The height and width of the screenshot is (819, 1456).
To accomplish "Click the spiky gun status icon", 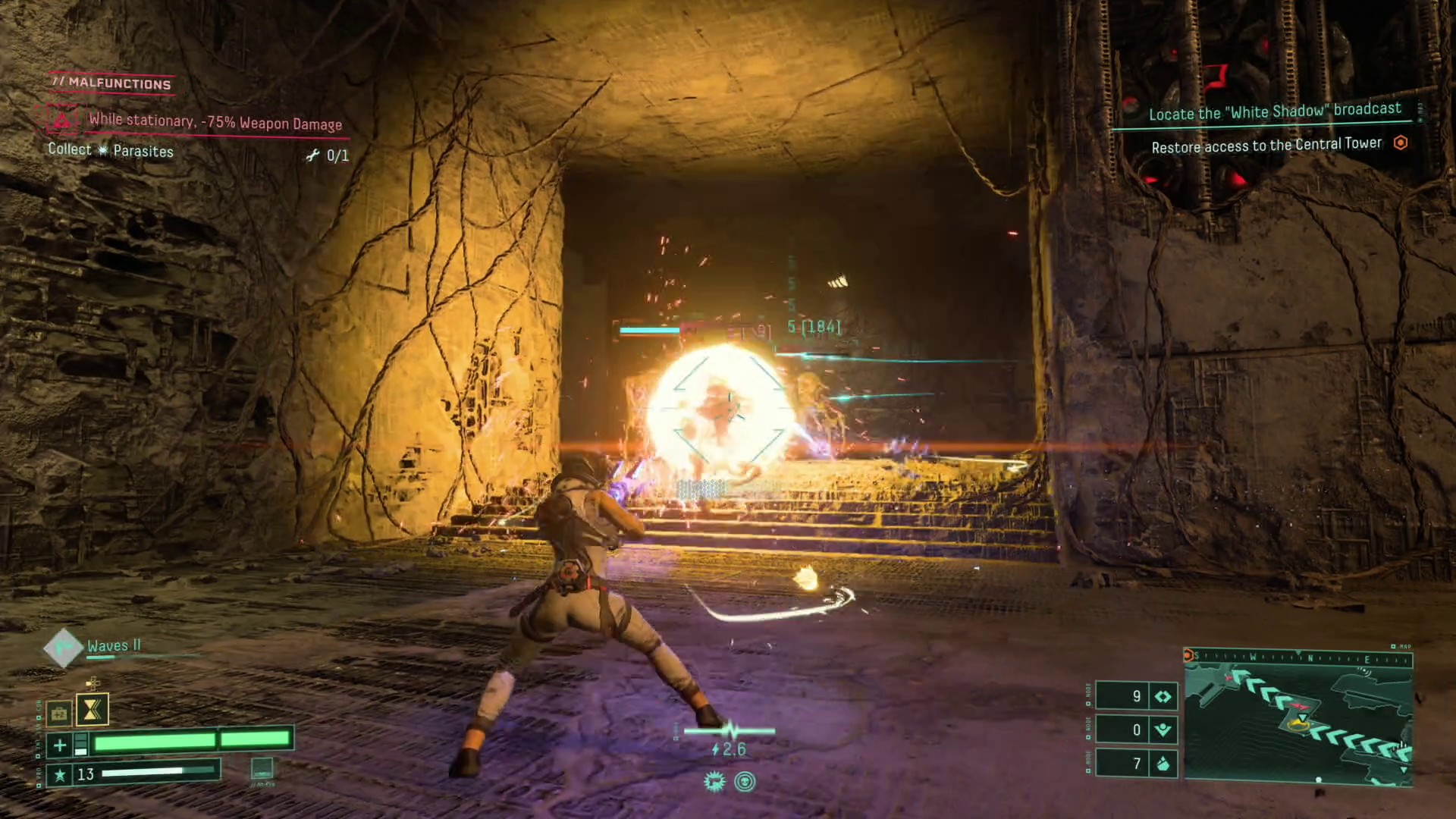I will [714, 782].
